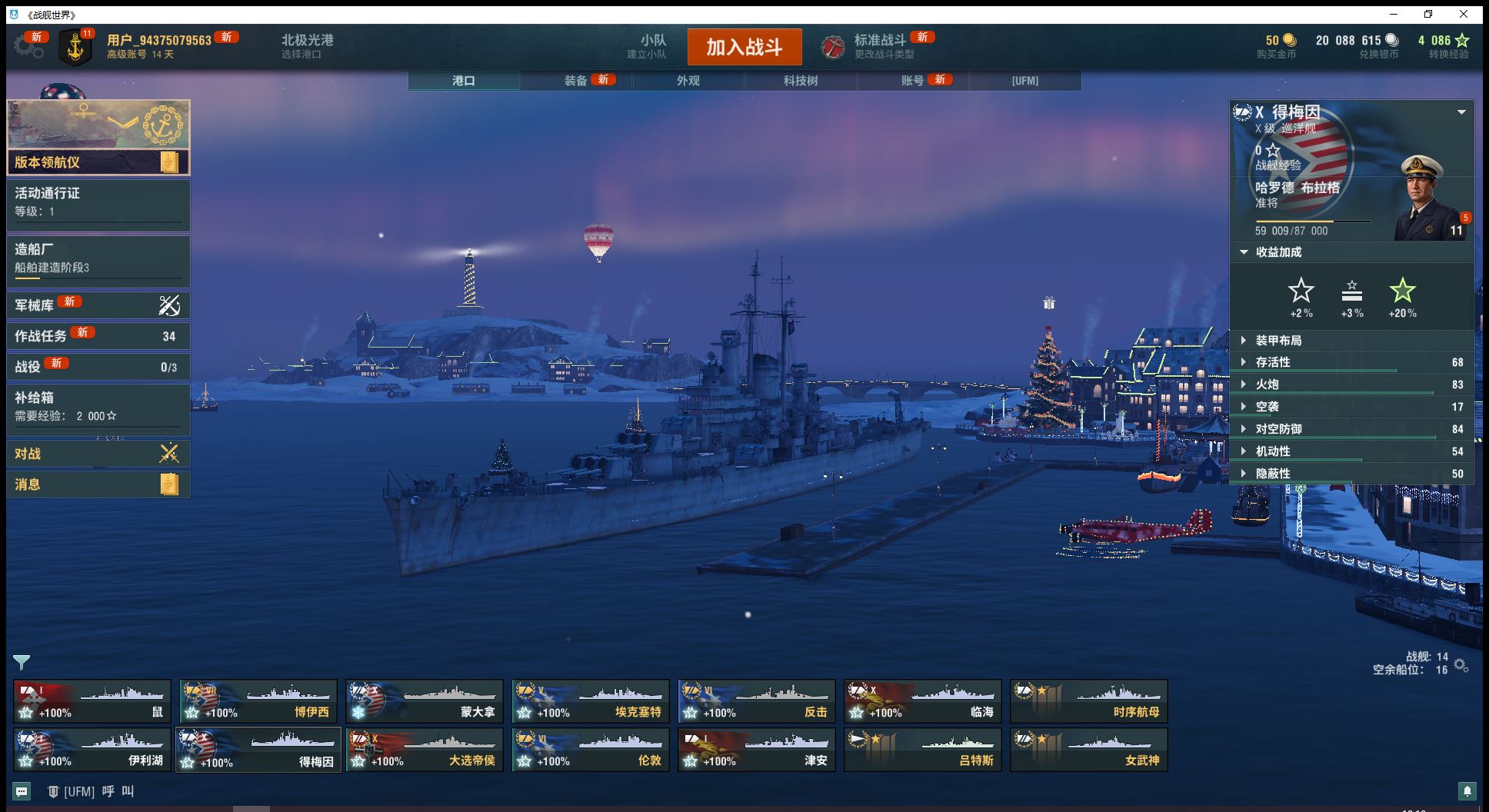Open the 外观 tab
This screenshot has width=1489, height=812.
(688, 81)
